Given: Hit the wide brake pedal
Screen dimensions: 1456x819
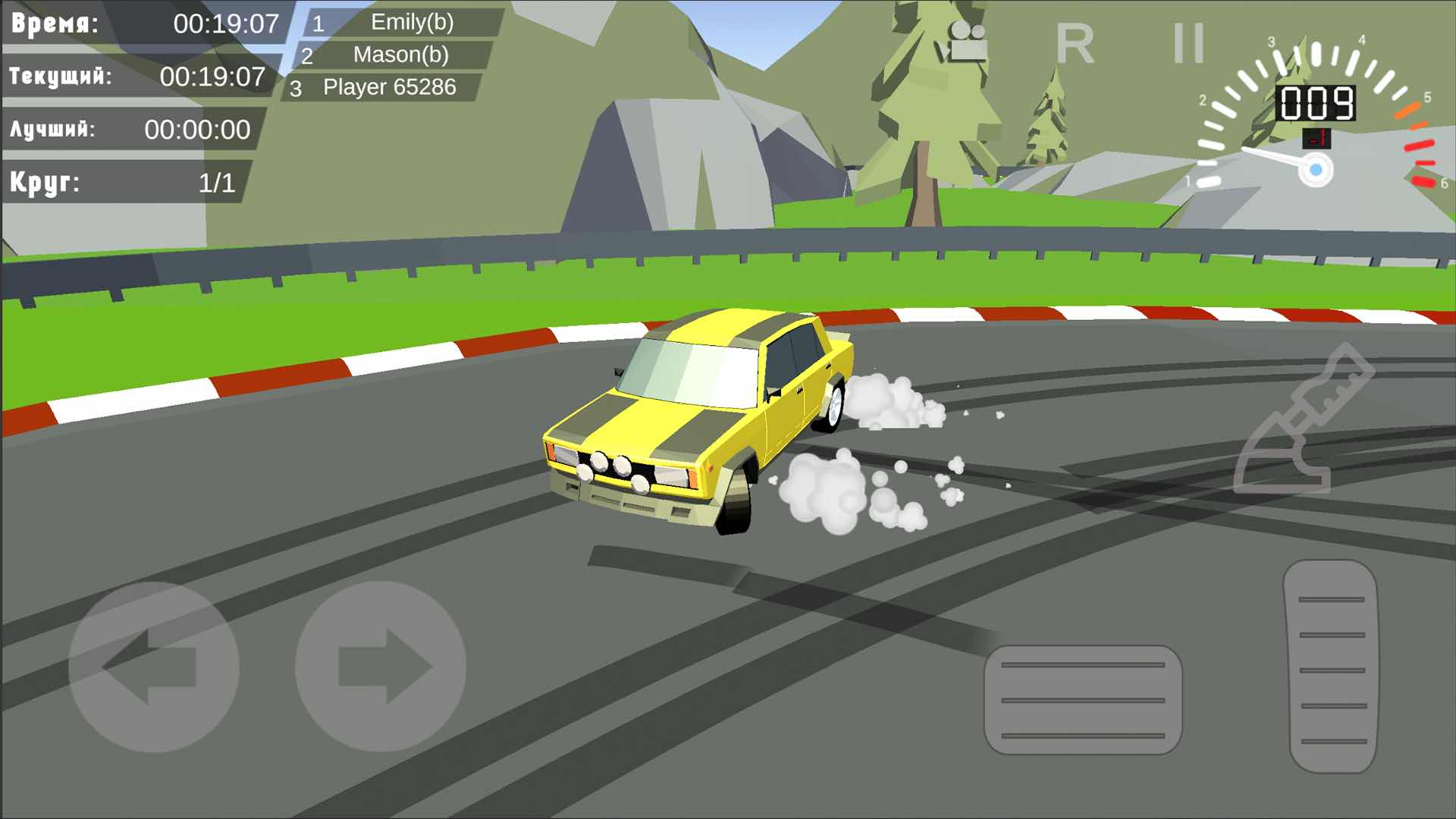Looking at the screenshot, I should (1083, 700).
